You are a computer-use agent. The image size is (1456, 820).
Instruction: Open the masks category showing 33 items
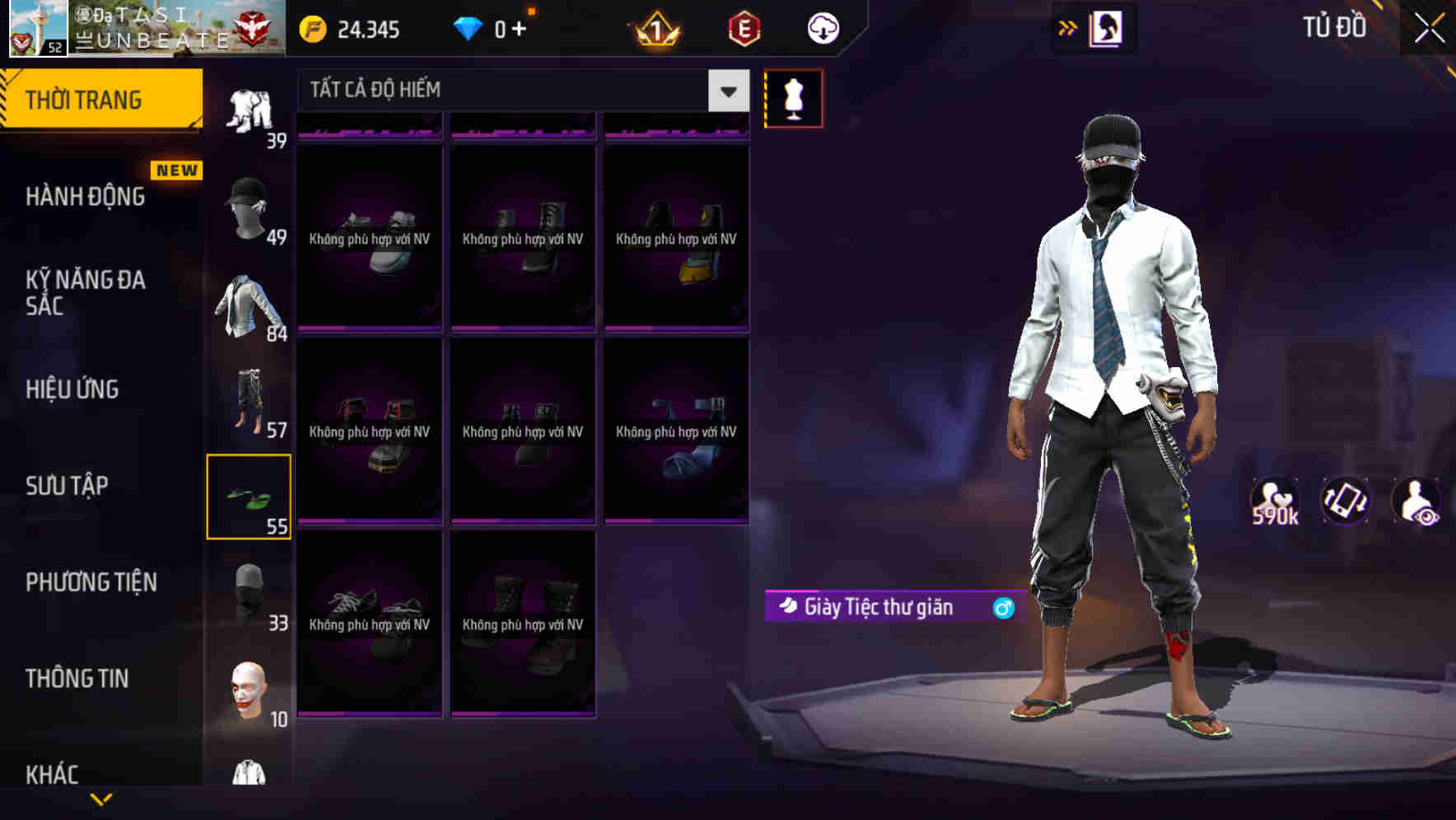click(250, 589)
